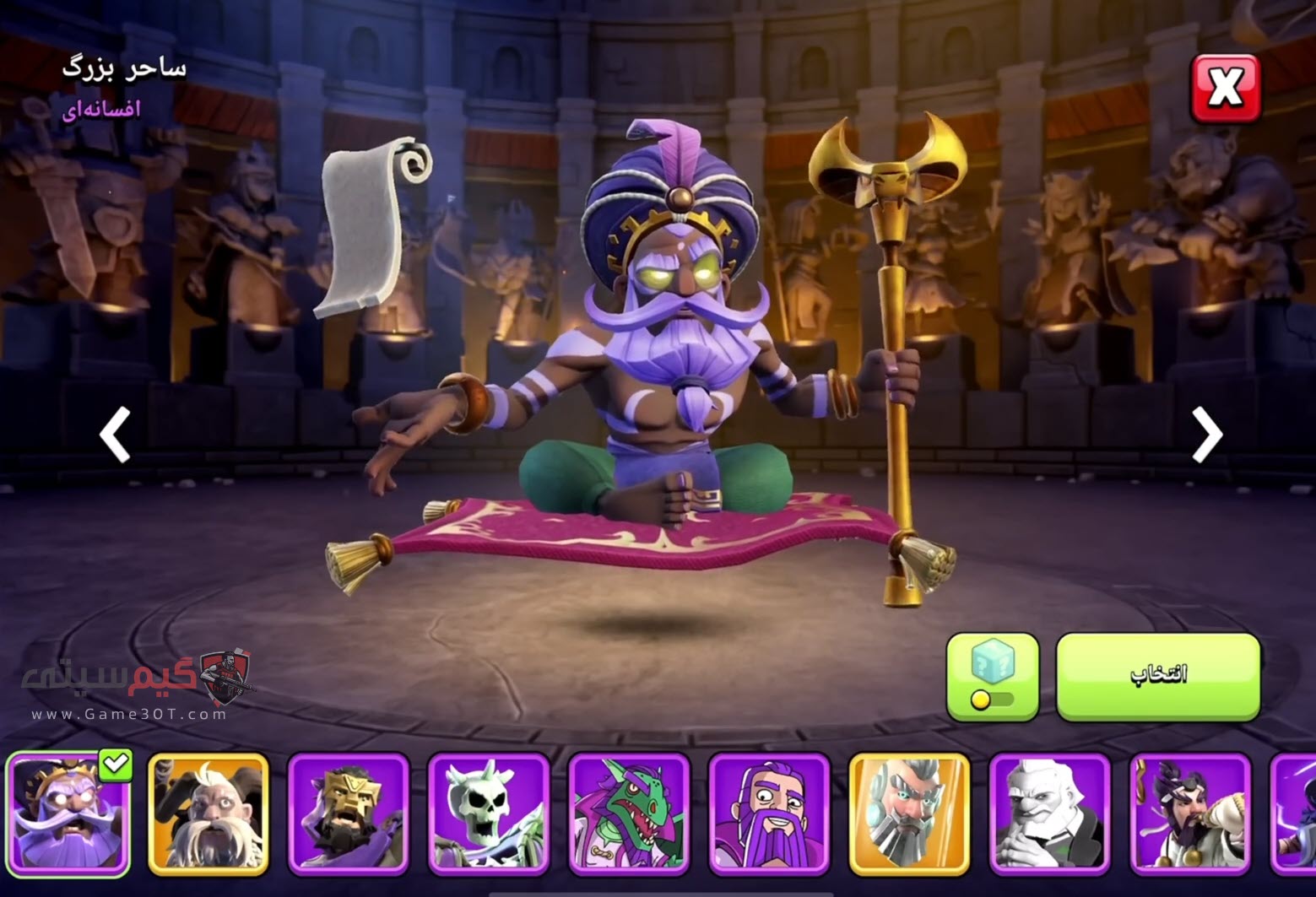Pick the golden masked warden skin

349,813
